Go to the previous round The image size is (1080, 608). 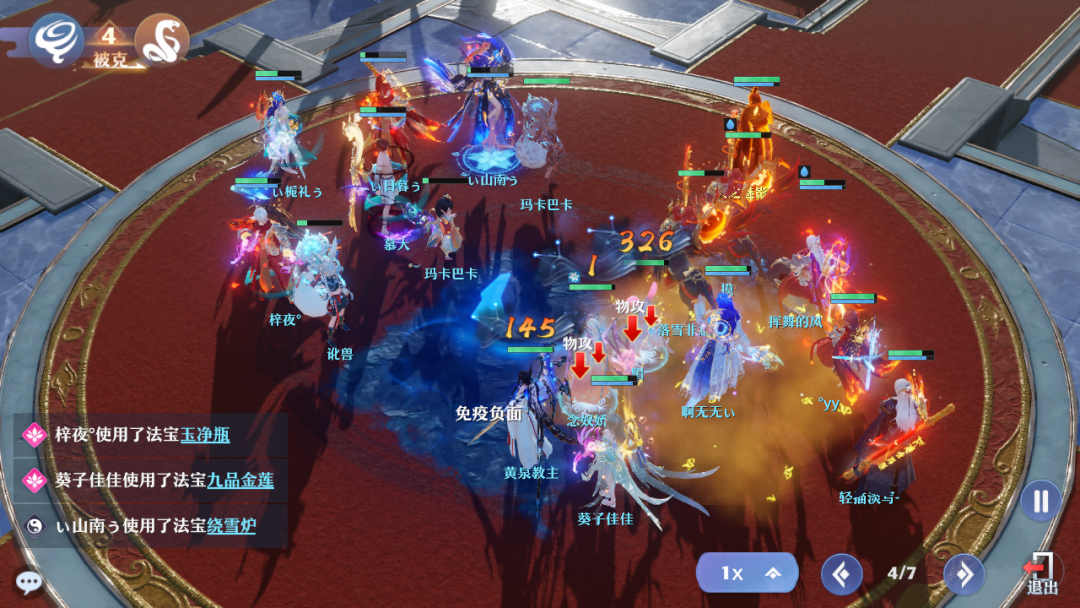pyautogui.click(x=842, y=574)
